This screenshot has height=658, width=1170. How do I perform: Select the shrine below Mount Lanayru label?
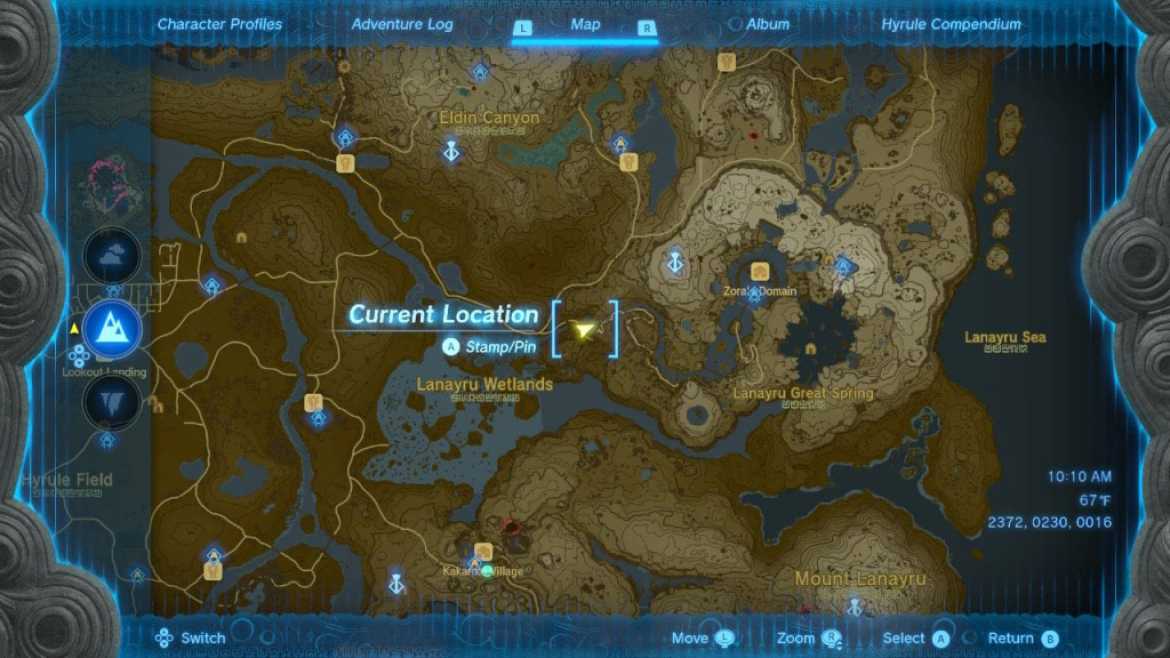click(x=855, y=605)
